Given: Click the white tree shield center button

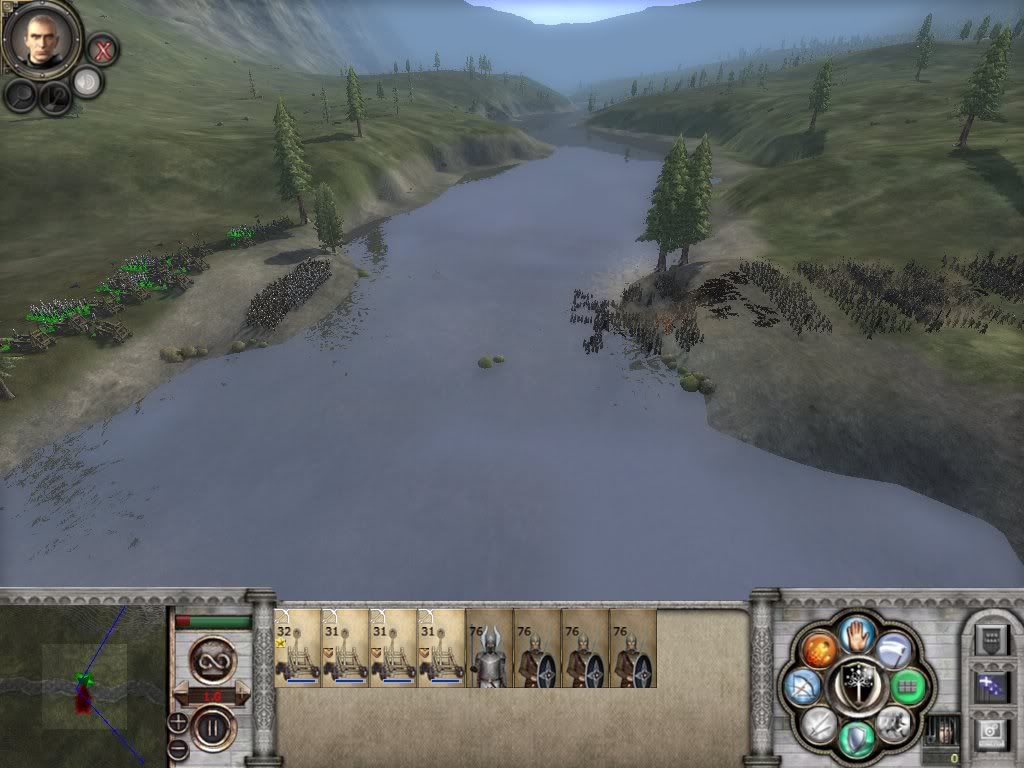Looking at the screenshot, I should pyautogui.click(x=857, y=686).
